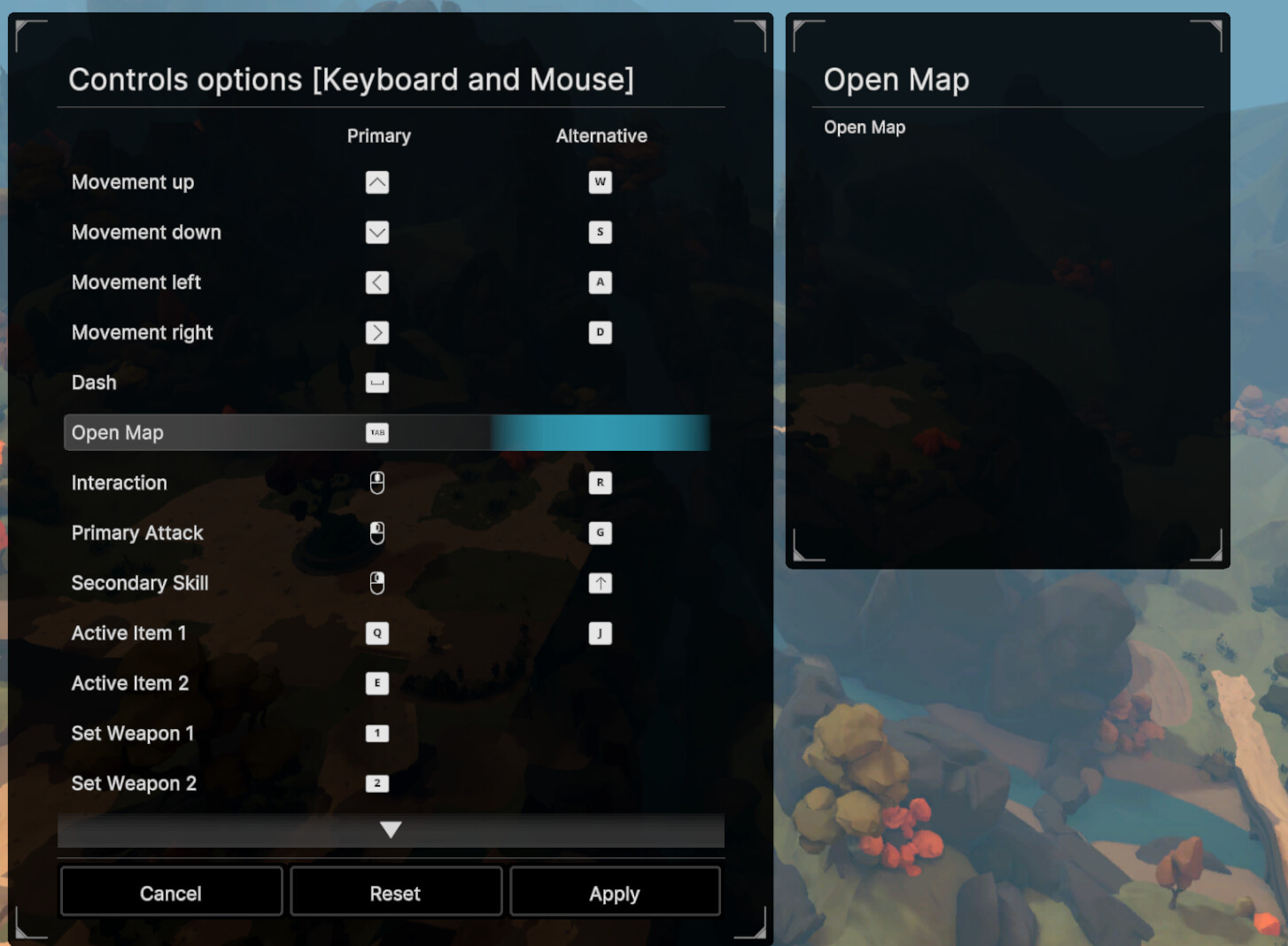Viewport: 1288px width, 946px height.
Task: Click the scroll down arrow below Set Weapon 2
Action: click(390, 830)
